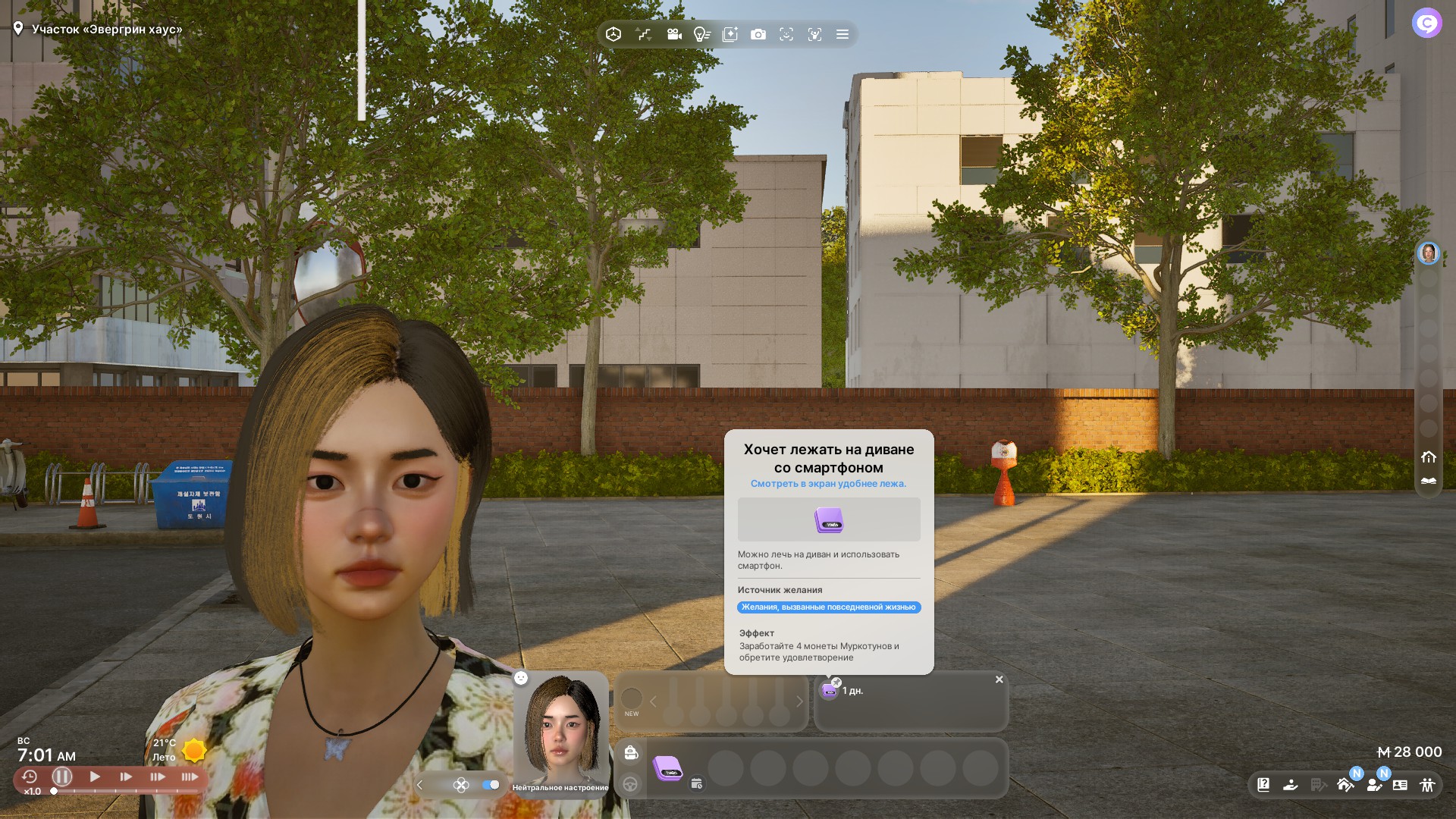Open the backpack inventory
This screenshot has height=819, width=1456.
631,752
